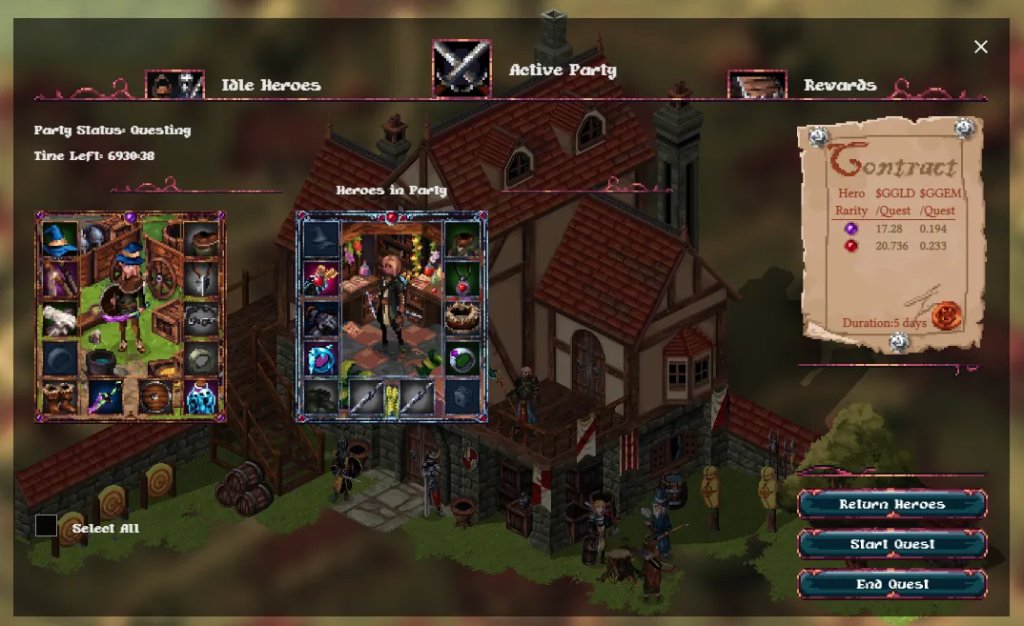This screenshot has height=626, width=1024.
Task: Click the End Quest button
Action: [x=891, y=584]
